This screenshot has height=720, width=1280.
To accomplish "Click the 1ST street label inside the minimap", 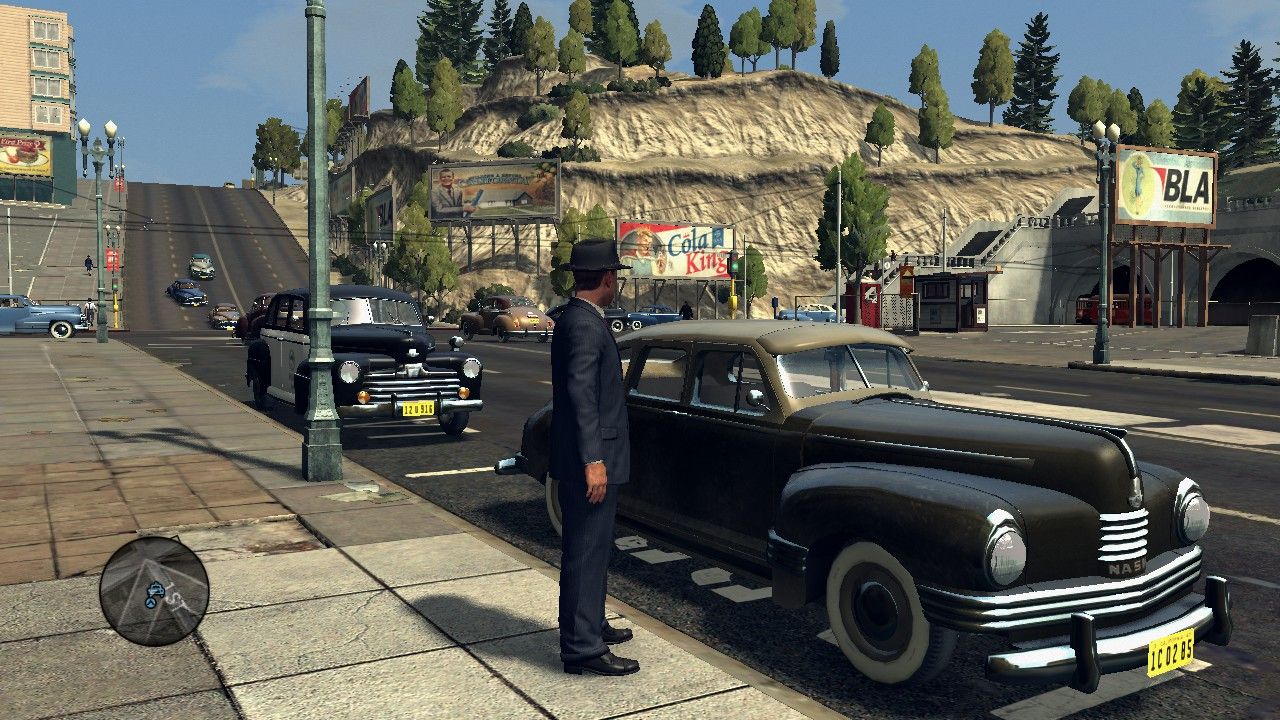I will [x=177, y=598].
